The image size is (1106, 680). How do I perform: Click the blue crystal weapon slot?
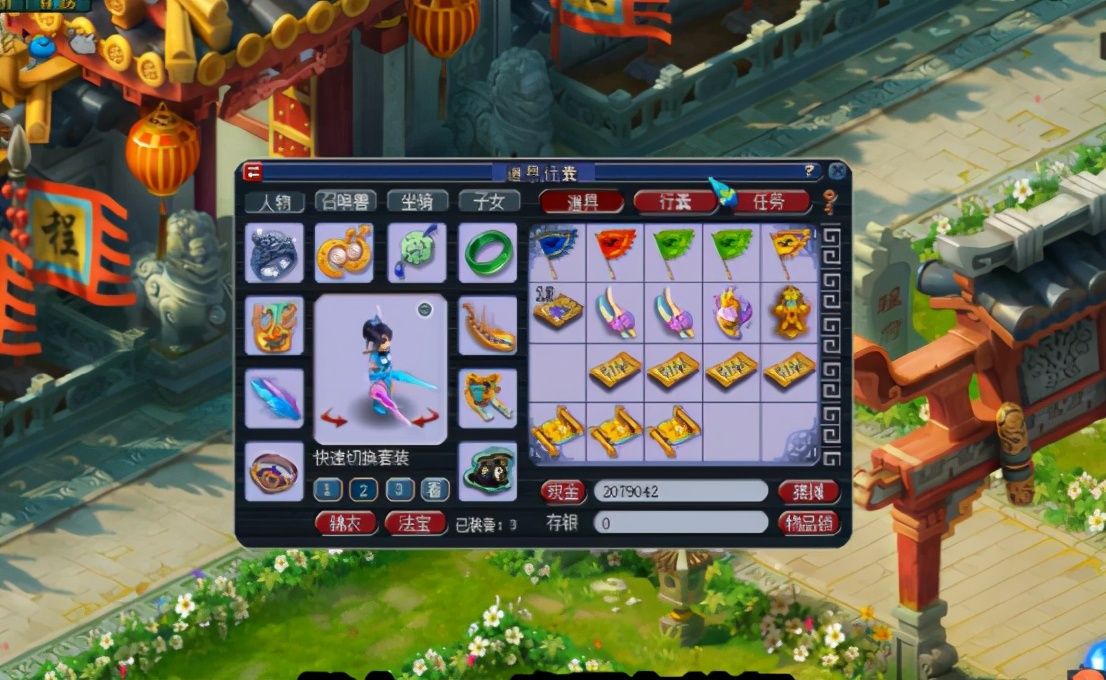273,397
